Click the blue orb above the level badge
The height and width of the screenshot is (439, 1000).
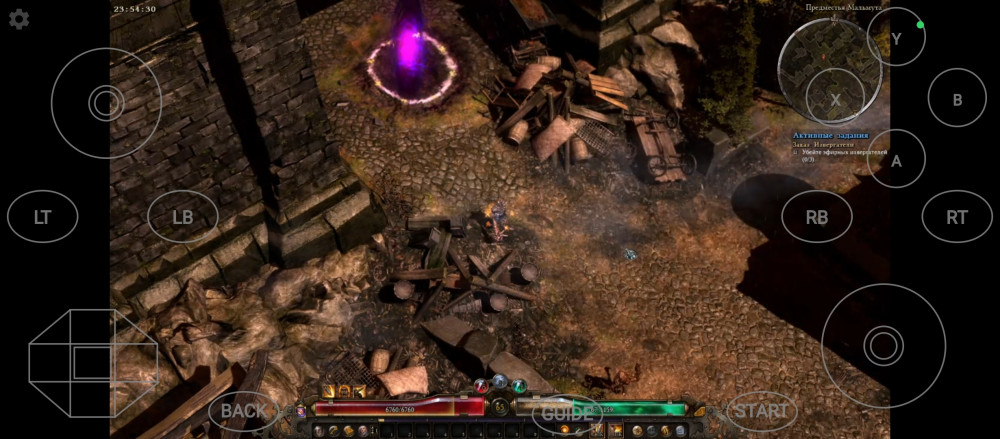click(x=499, y=381)
